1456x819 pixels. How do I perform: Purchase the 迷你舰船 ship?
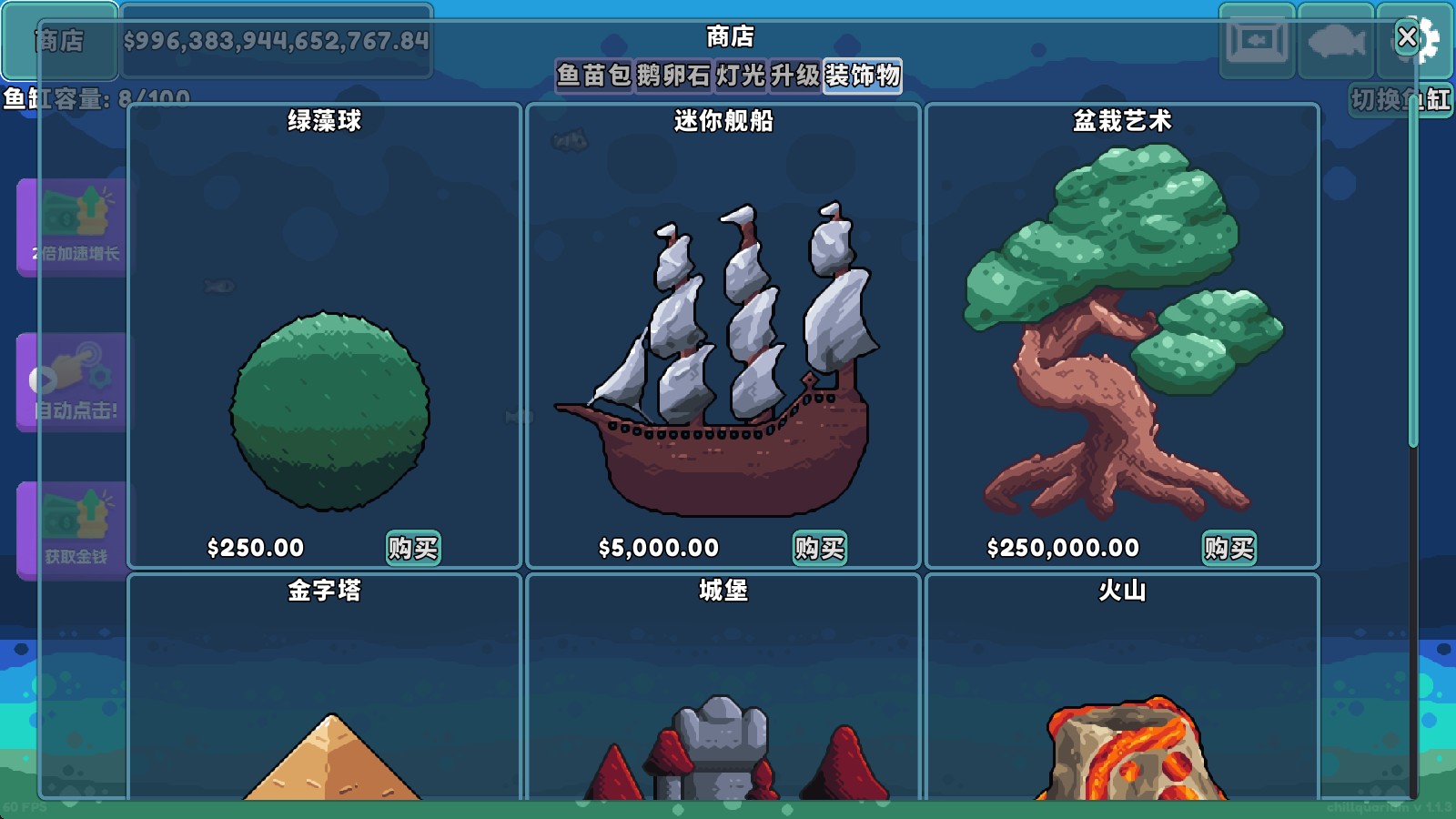tap(820, 548)
